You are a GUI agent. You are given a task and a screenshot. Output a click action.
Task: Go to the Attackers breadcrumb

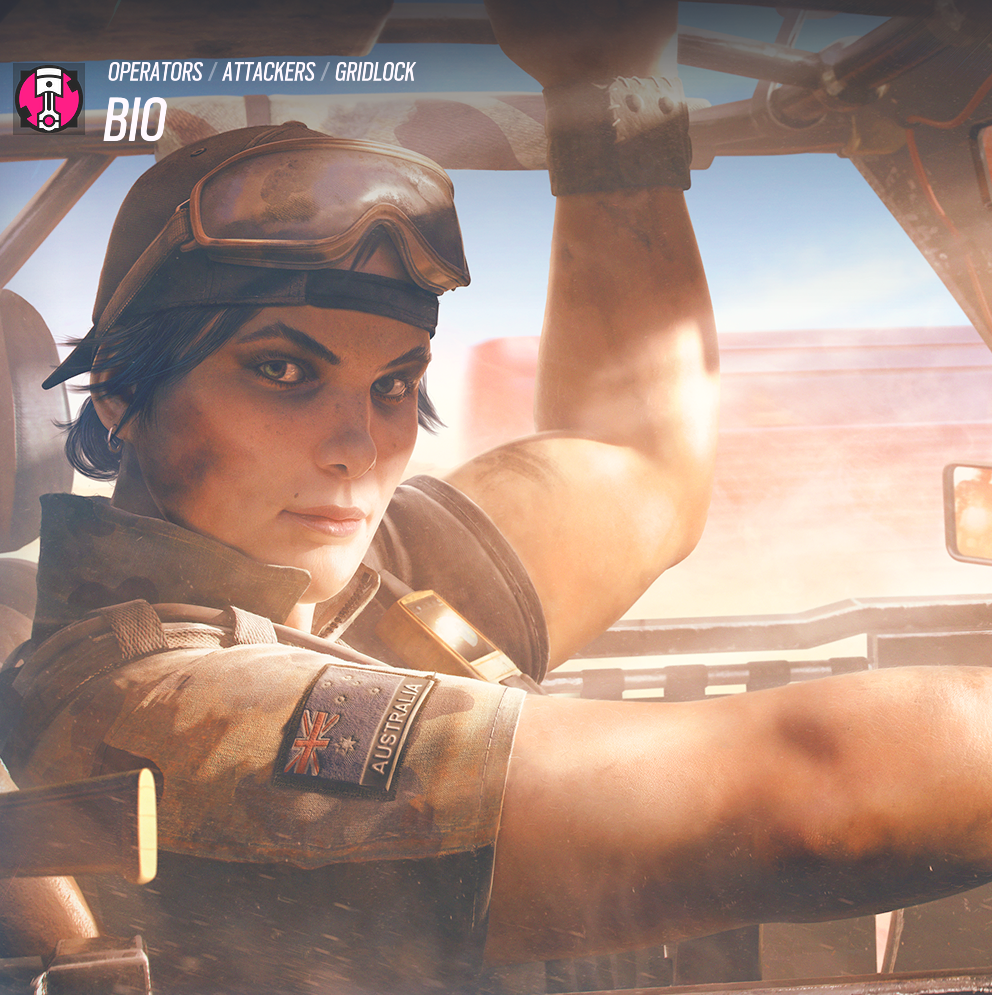(268, 72)
